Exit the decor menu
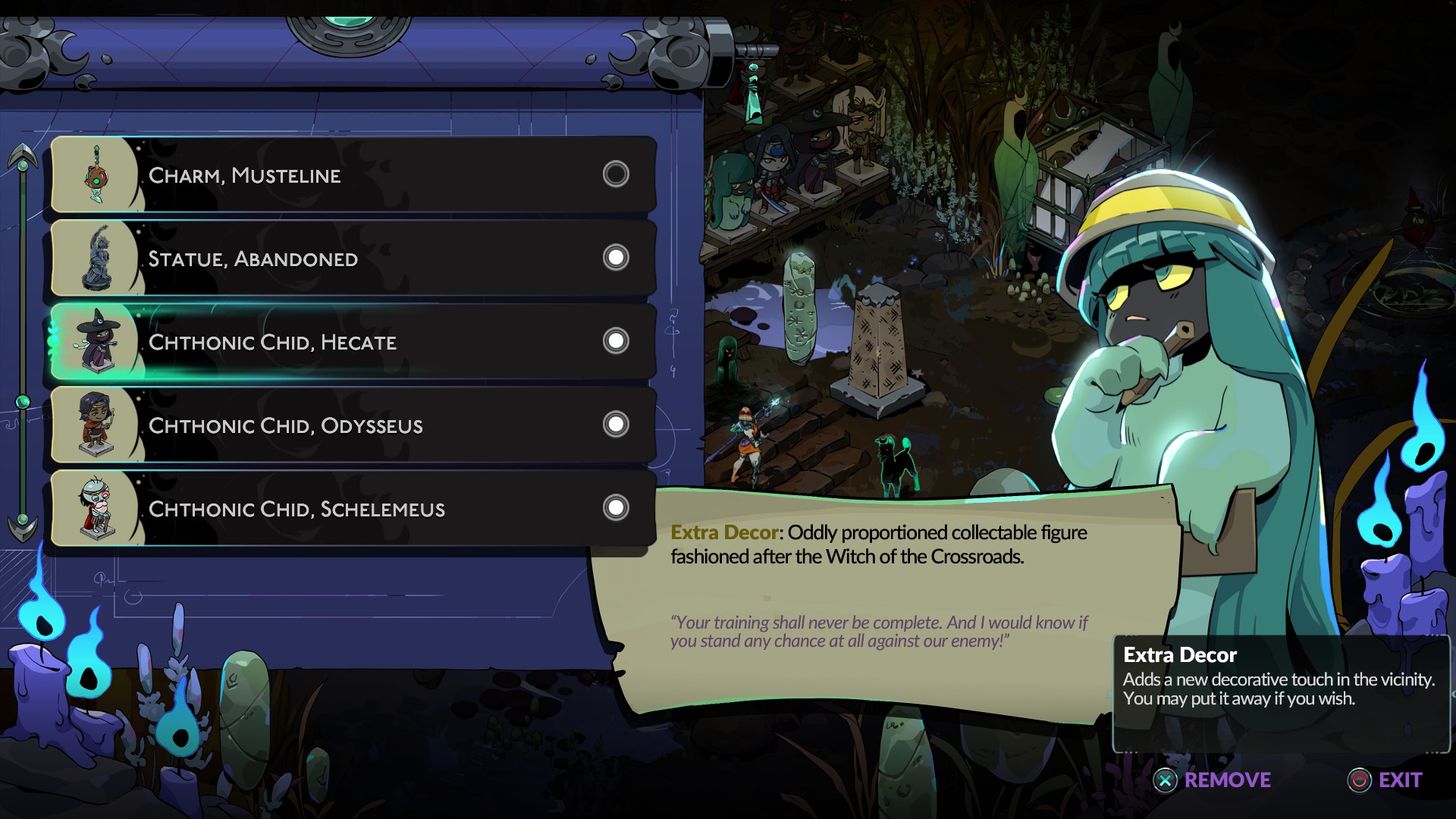The width and height of the screenshot is (1456, 819). tap(1385, 780)
